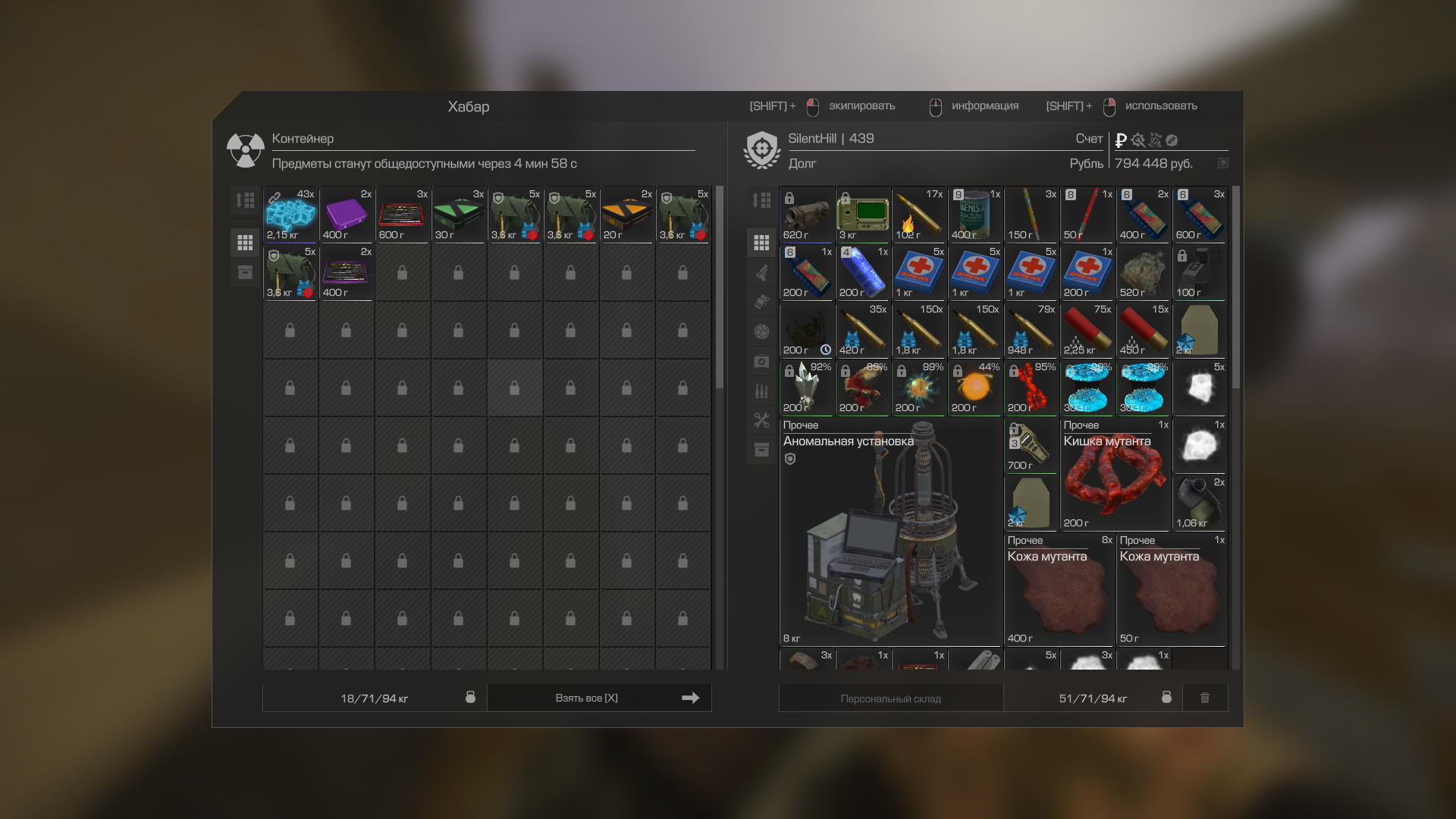Select the green PDA device weighing 3 кг
The image size is (1456, 819).
(x=863, y=215)
